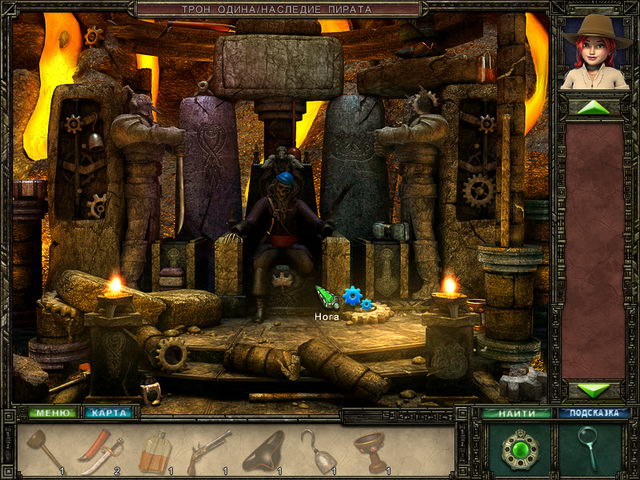
Task: Open the КАРТА map screen
Action: [107, 412]
